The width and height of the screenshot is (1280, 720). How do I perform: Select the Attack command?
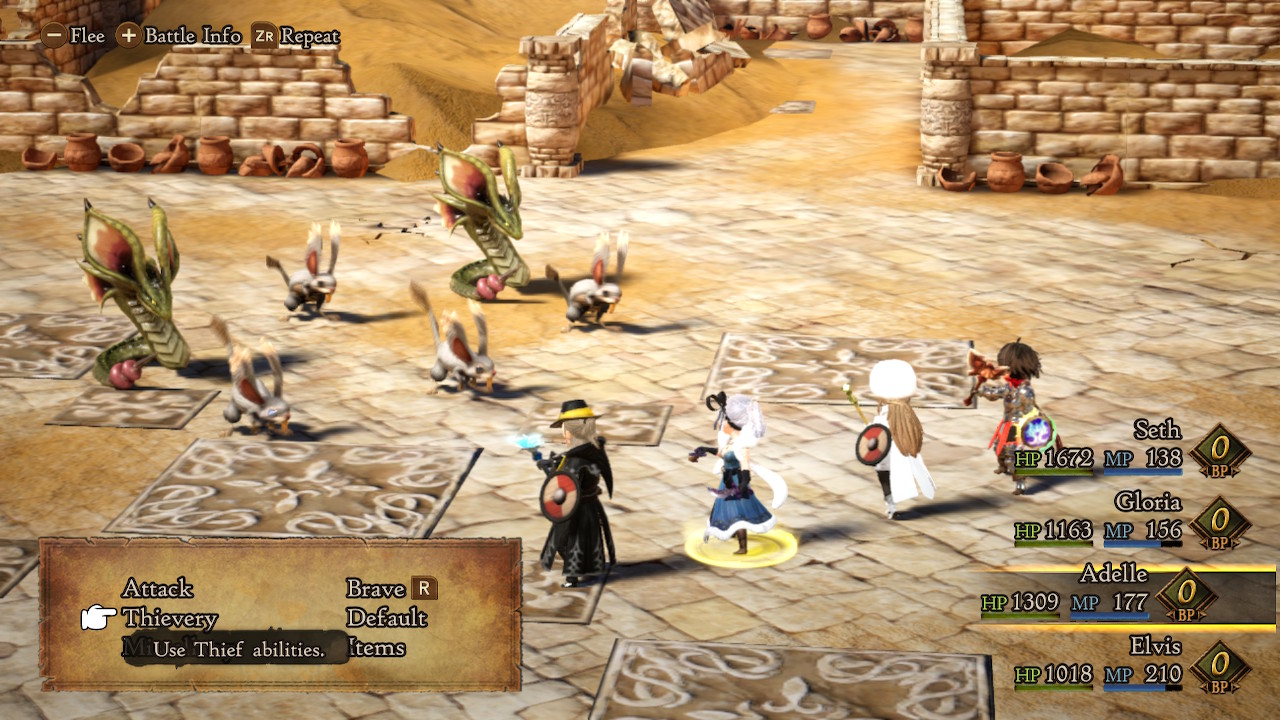[157, 588]
